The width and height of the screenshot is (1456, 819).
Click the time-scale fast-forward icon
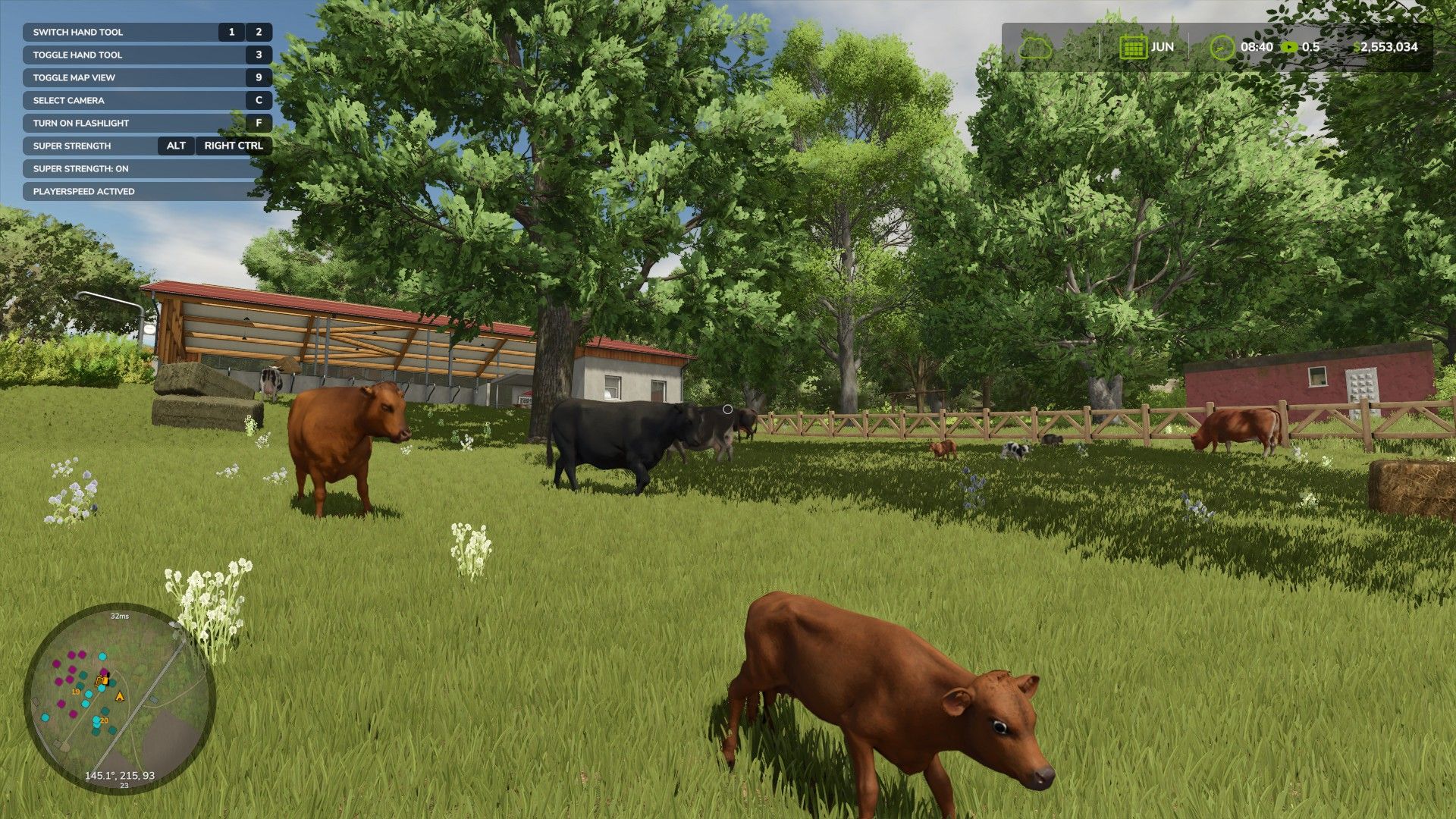point(1288,47)
